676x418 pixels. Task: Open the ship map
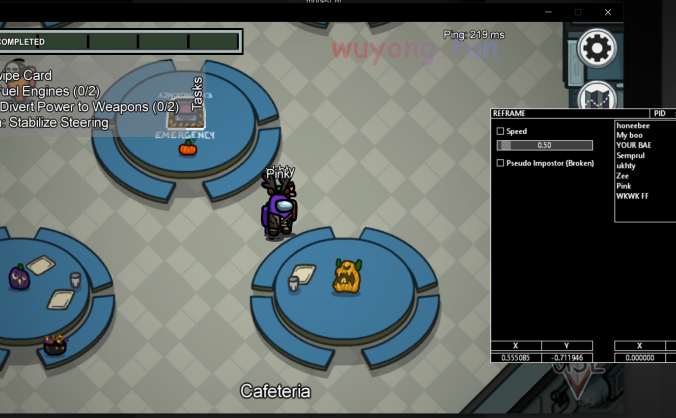click(597, 98)
